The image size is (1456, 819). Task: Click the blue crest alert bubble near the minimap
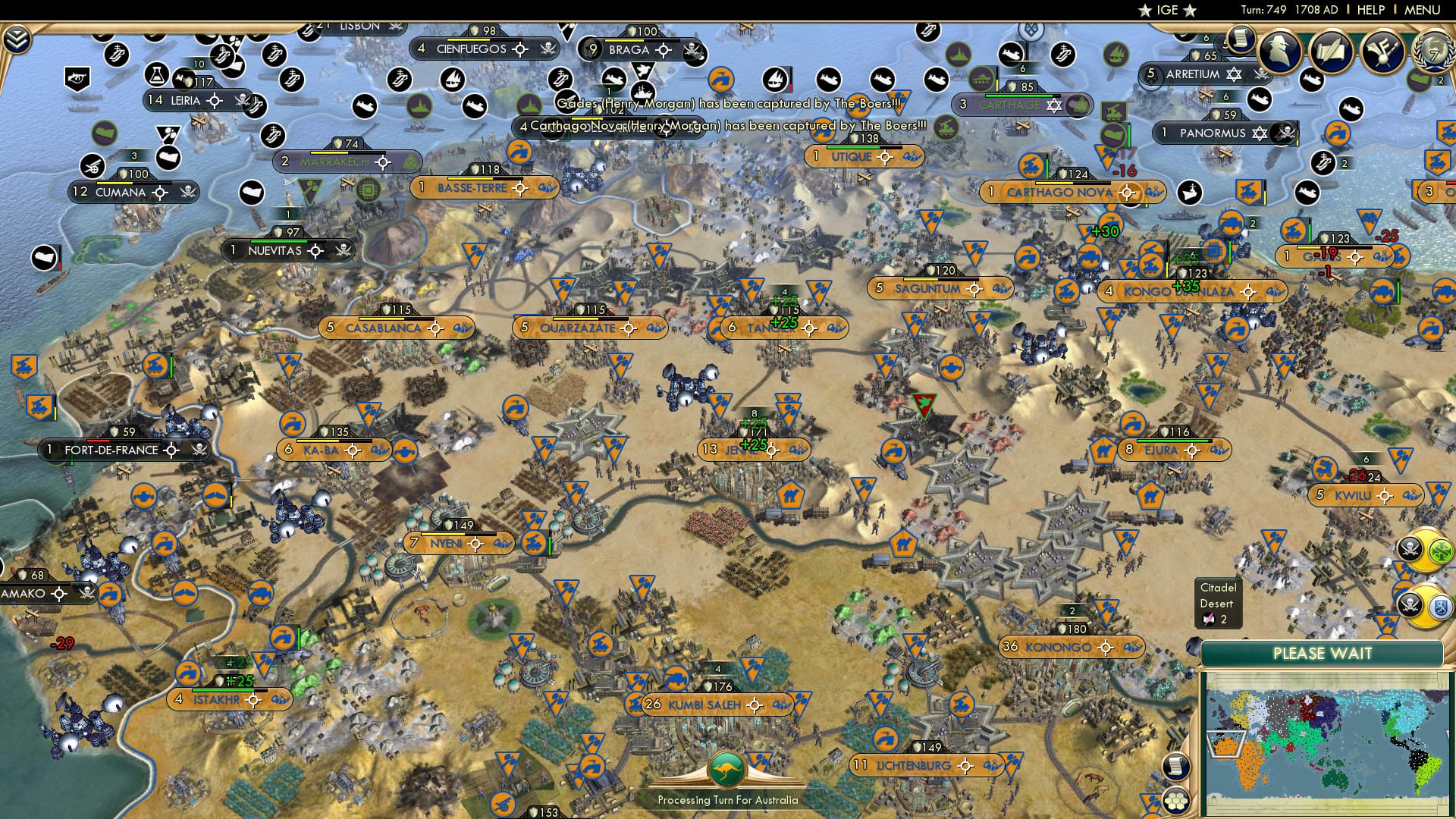[1440, 606]
